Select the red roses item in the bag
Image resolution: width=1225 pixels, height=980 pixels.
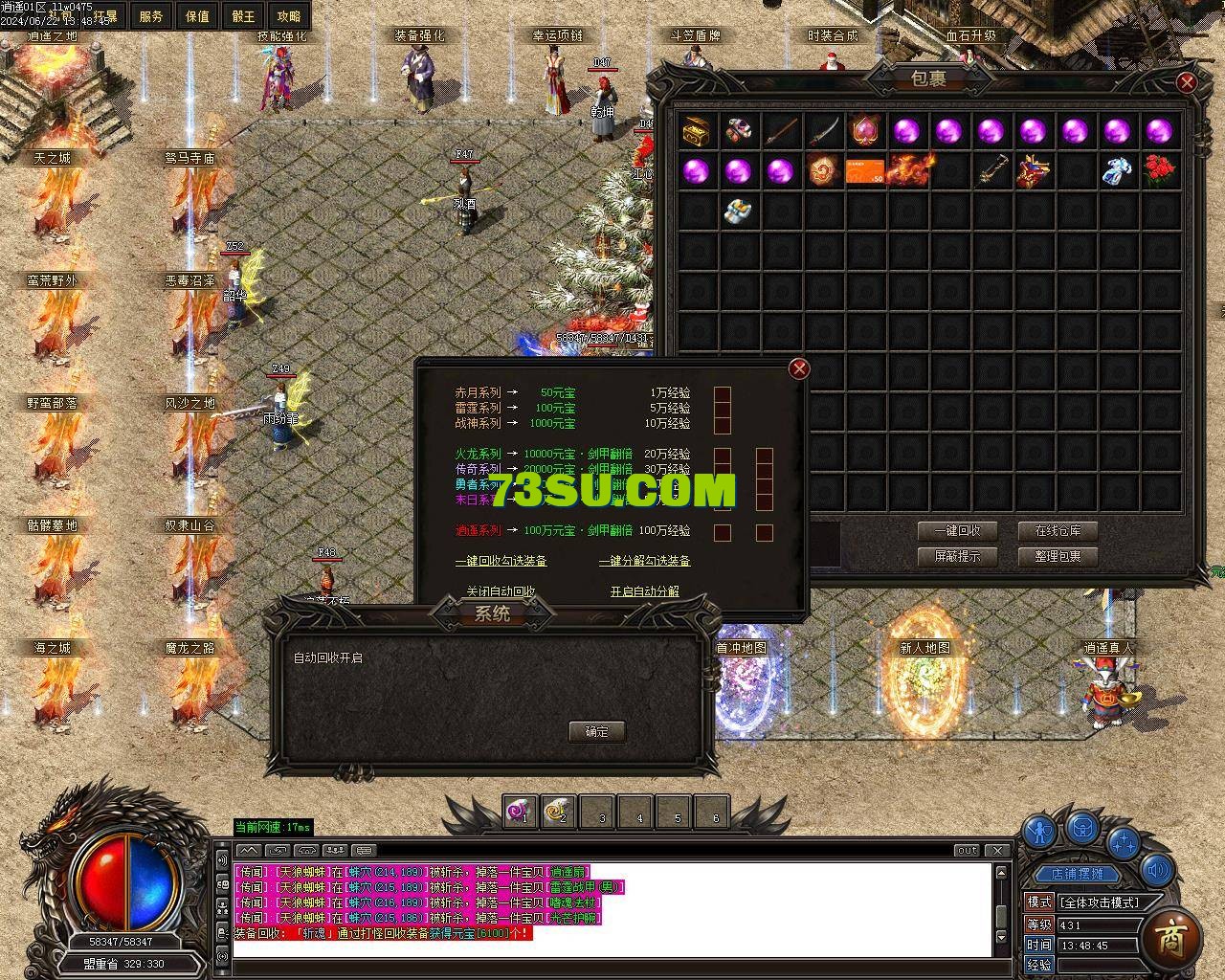[1159, 170]
